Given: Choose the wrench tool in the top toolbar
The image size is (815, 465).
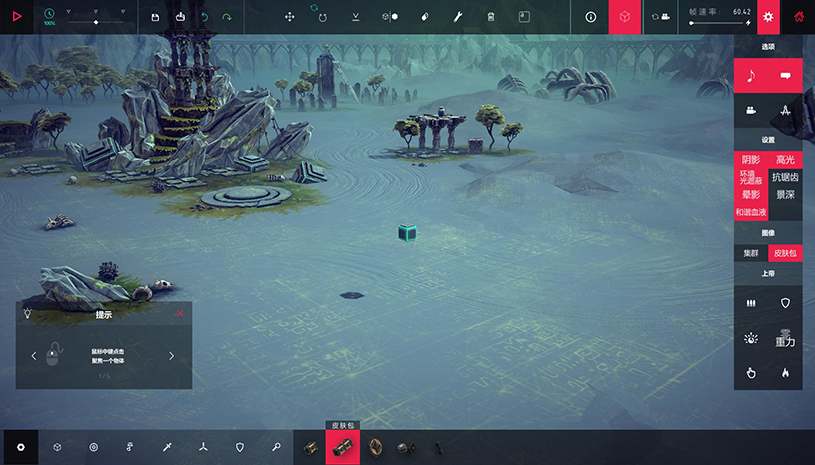Looking at the screenshot, I should tap(457, 17).
